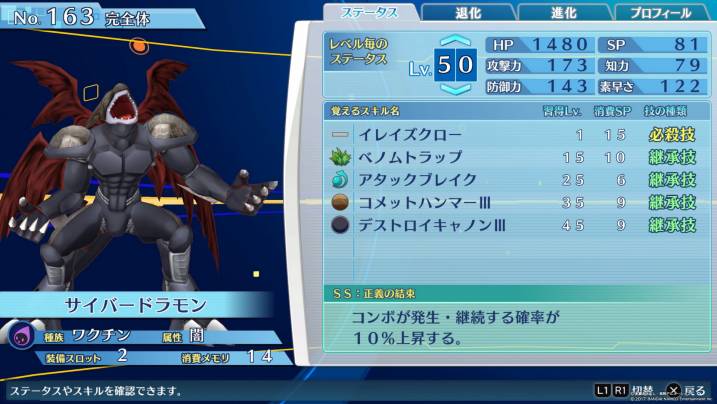The height and width of the screenshot is (404, 717).
Task: Switch to the ステータス tab
Action: pyautogui.click(x=369, y=12)
